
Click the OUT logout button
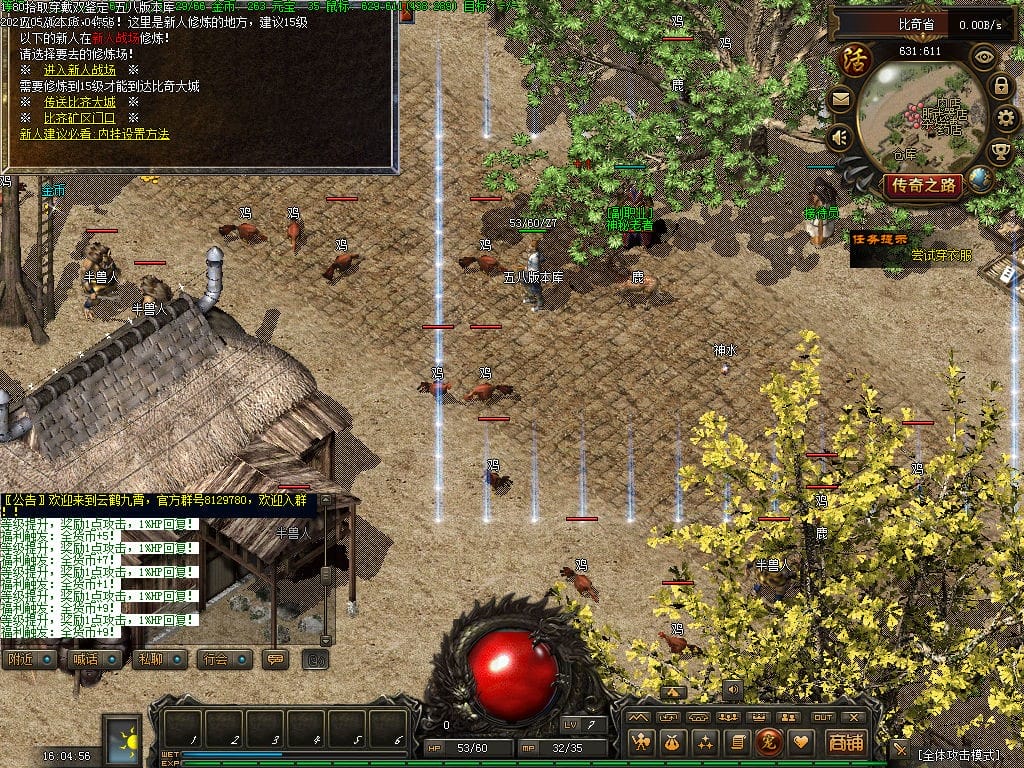[x=823, y=717]
